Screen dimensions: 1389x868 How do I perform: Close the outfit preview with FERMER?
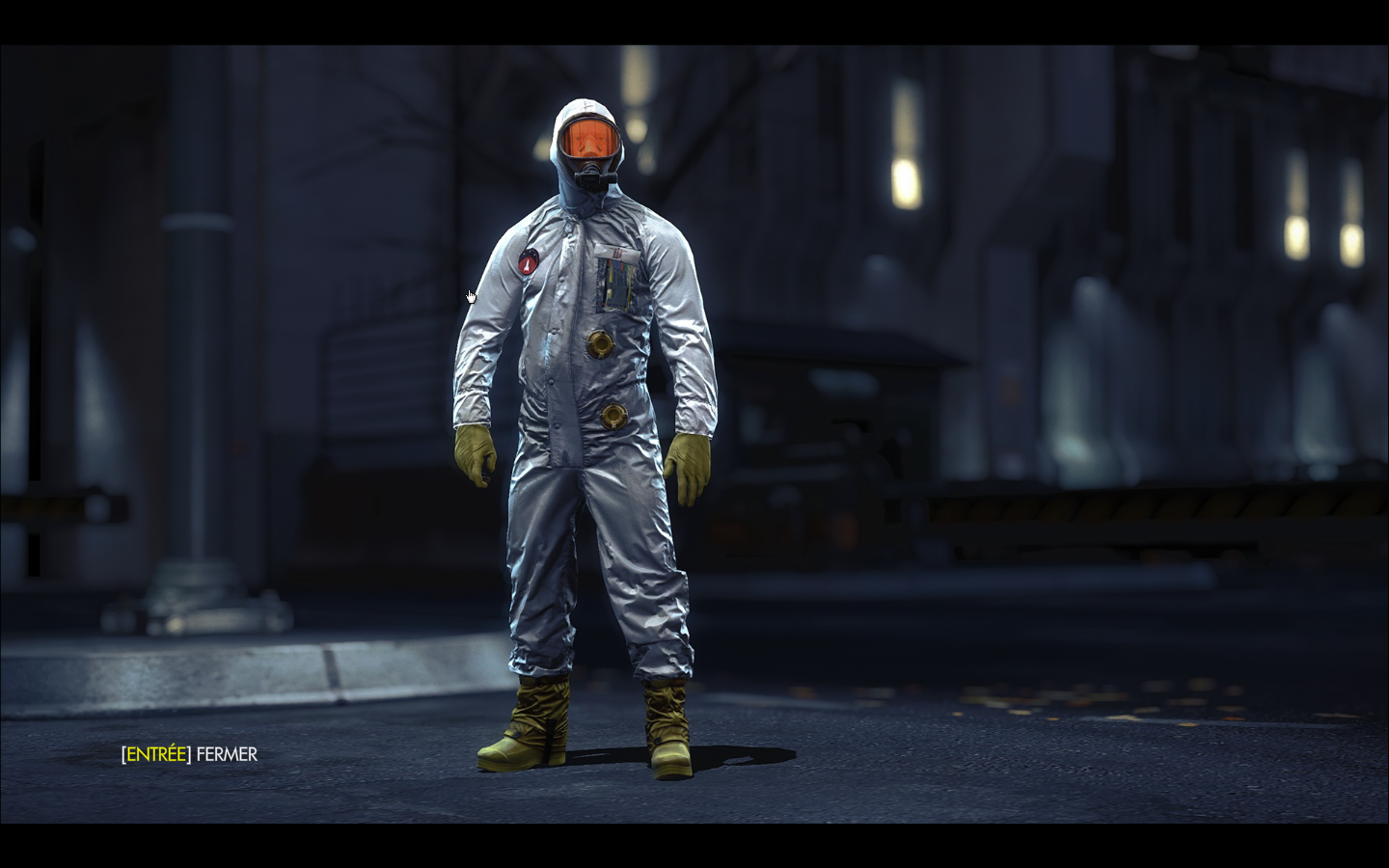coord(190,754)
